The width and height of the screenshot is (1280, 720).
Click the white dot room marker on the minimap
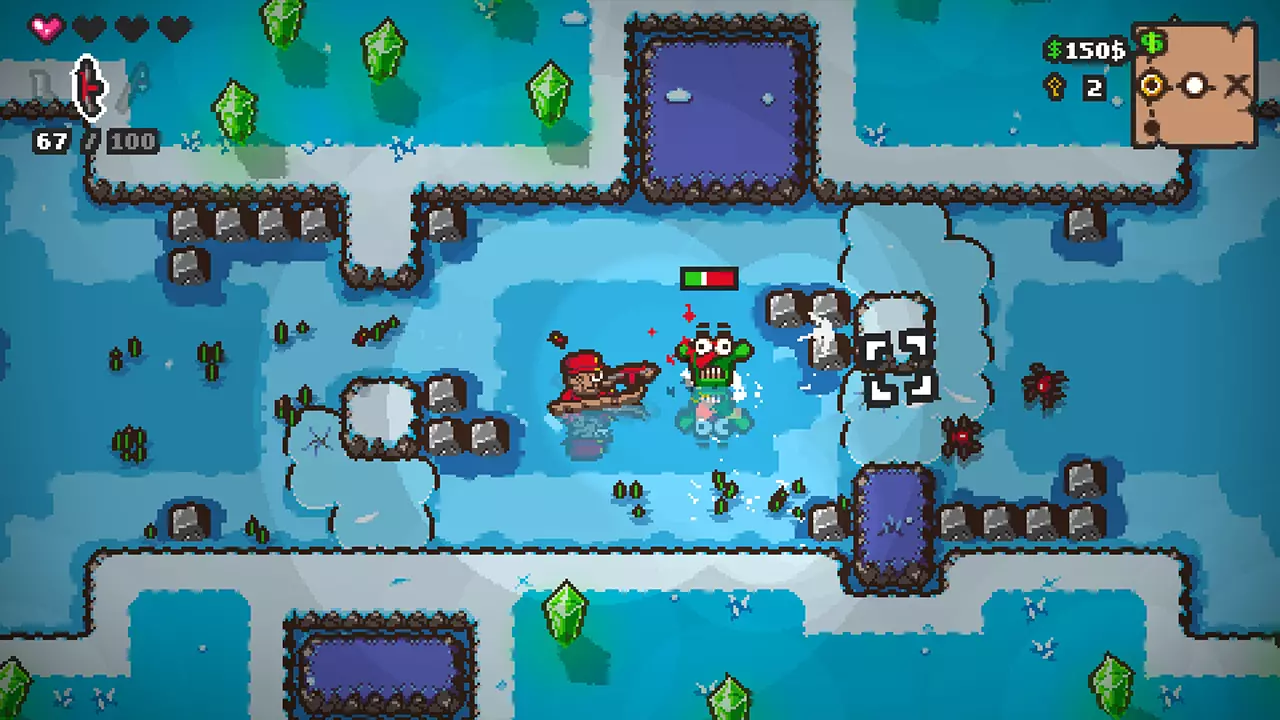[x=1193, y=86]
